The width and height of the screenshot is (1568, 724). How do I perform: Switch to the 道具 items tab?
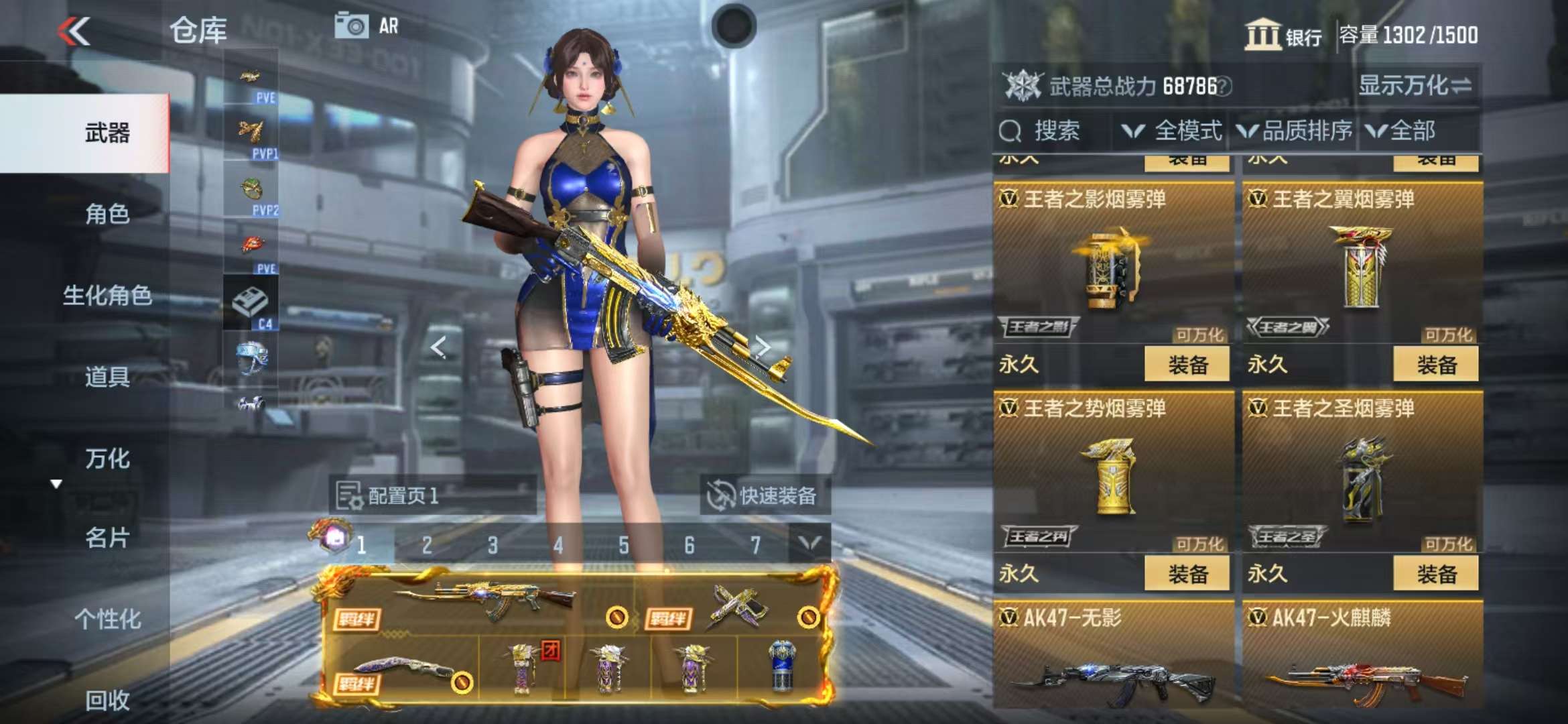(107, 377)
